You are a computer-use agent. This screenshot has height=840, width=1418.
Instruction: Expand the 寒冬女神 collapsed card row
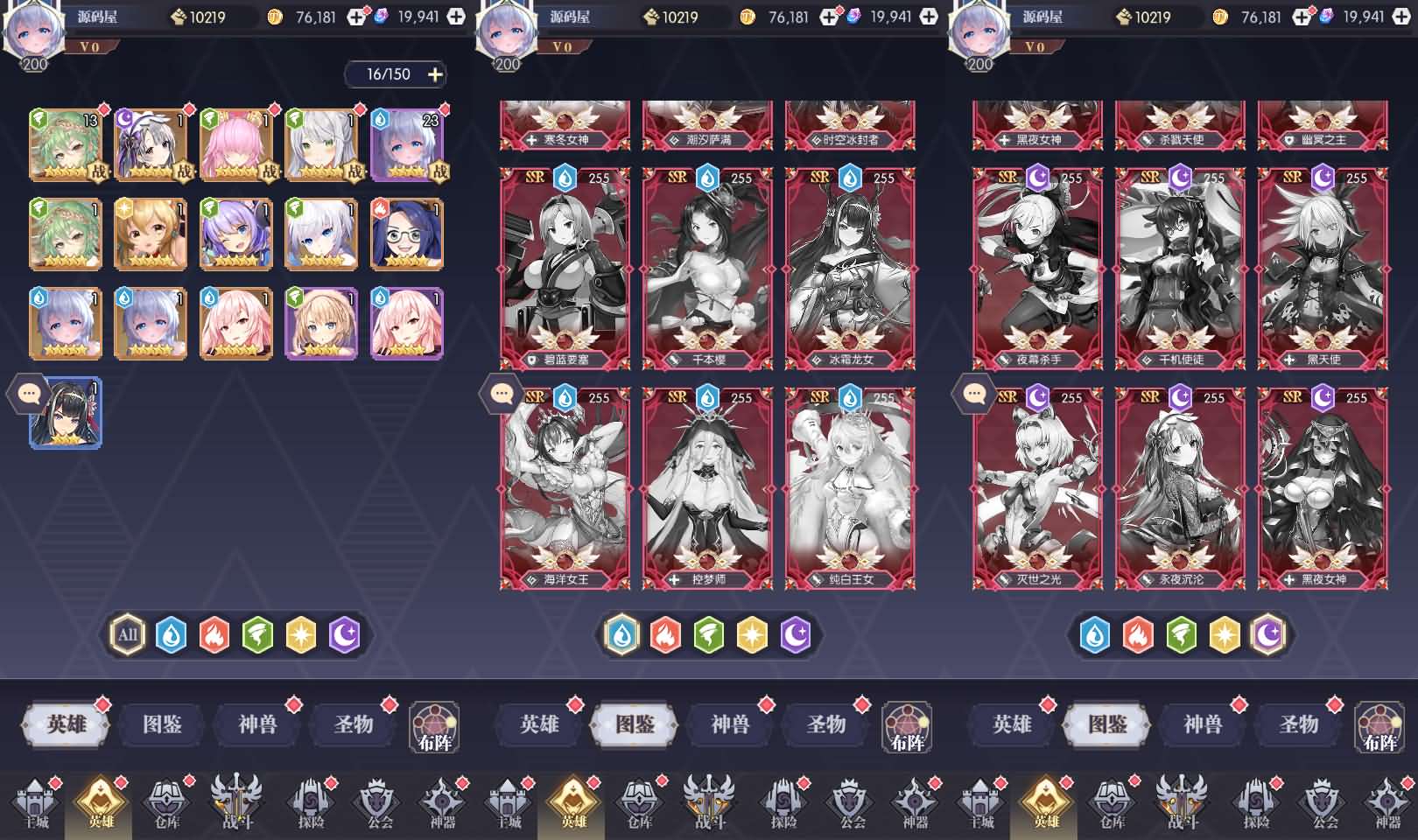(x=565, y=125)
